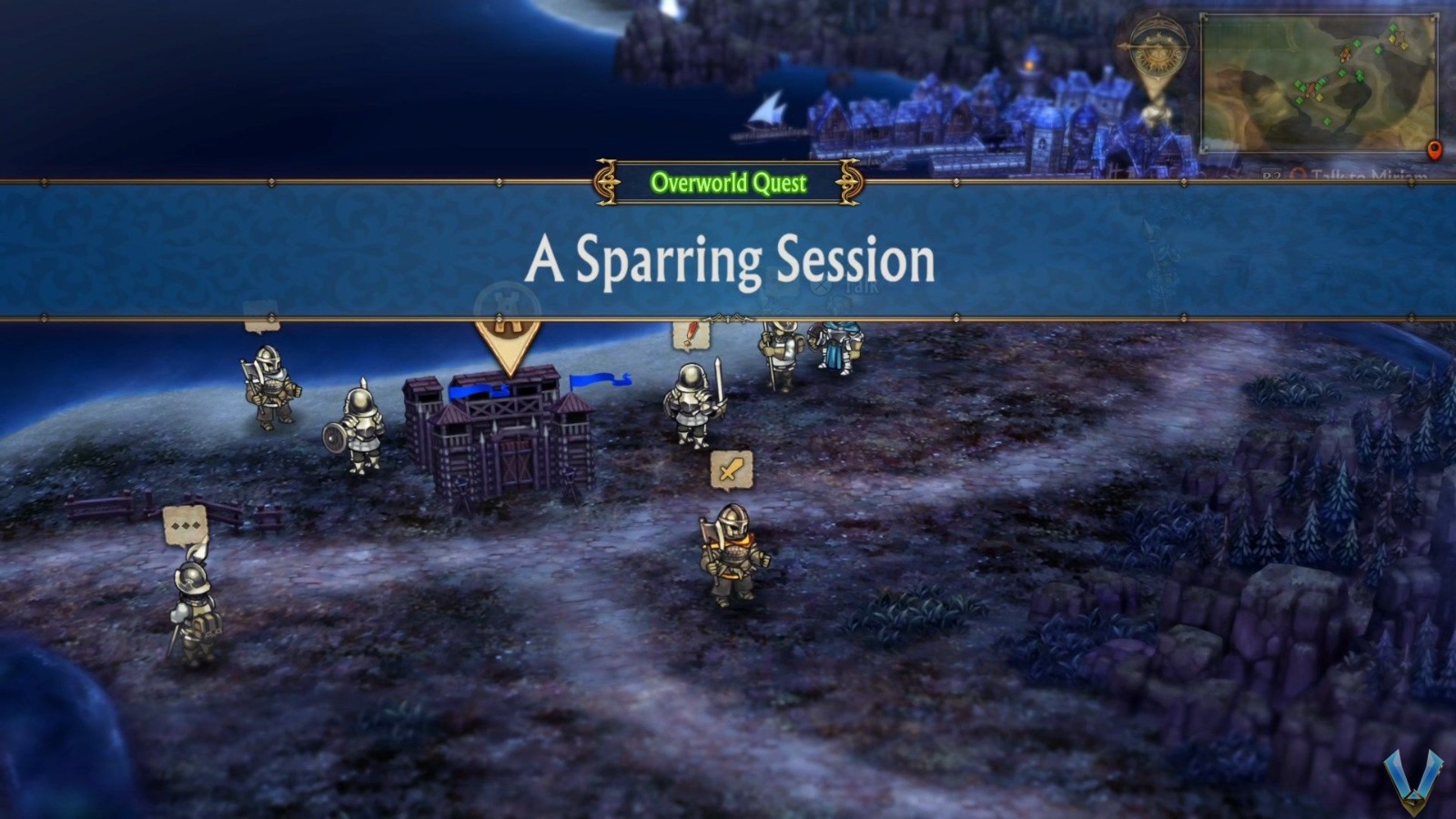Click the right scroll ornament of the quest banner
1456x819 pixels.
(851, 183)
